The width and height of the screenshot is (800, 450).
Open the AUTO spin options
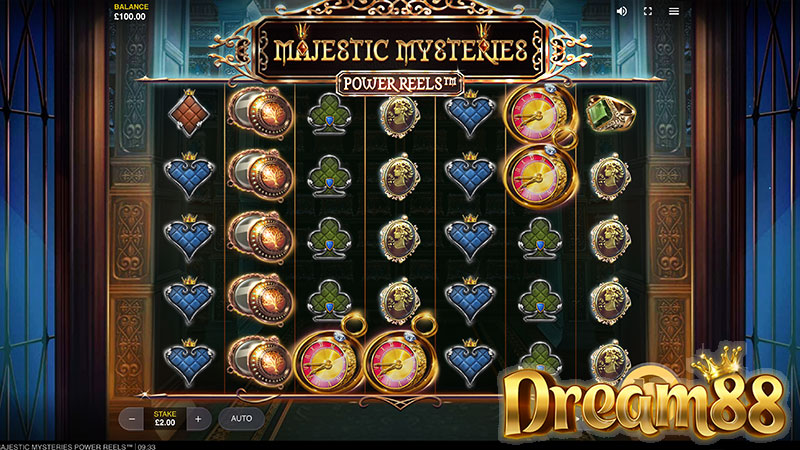tap(241, 418)
